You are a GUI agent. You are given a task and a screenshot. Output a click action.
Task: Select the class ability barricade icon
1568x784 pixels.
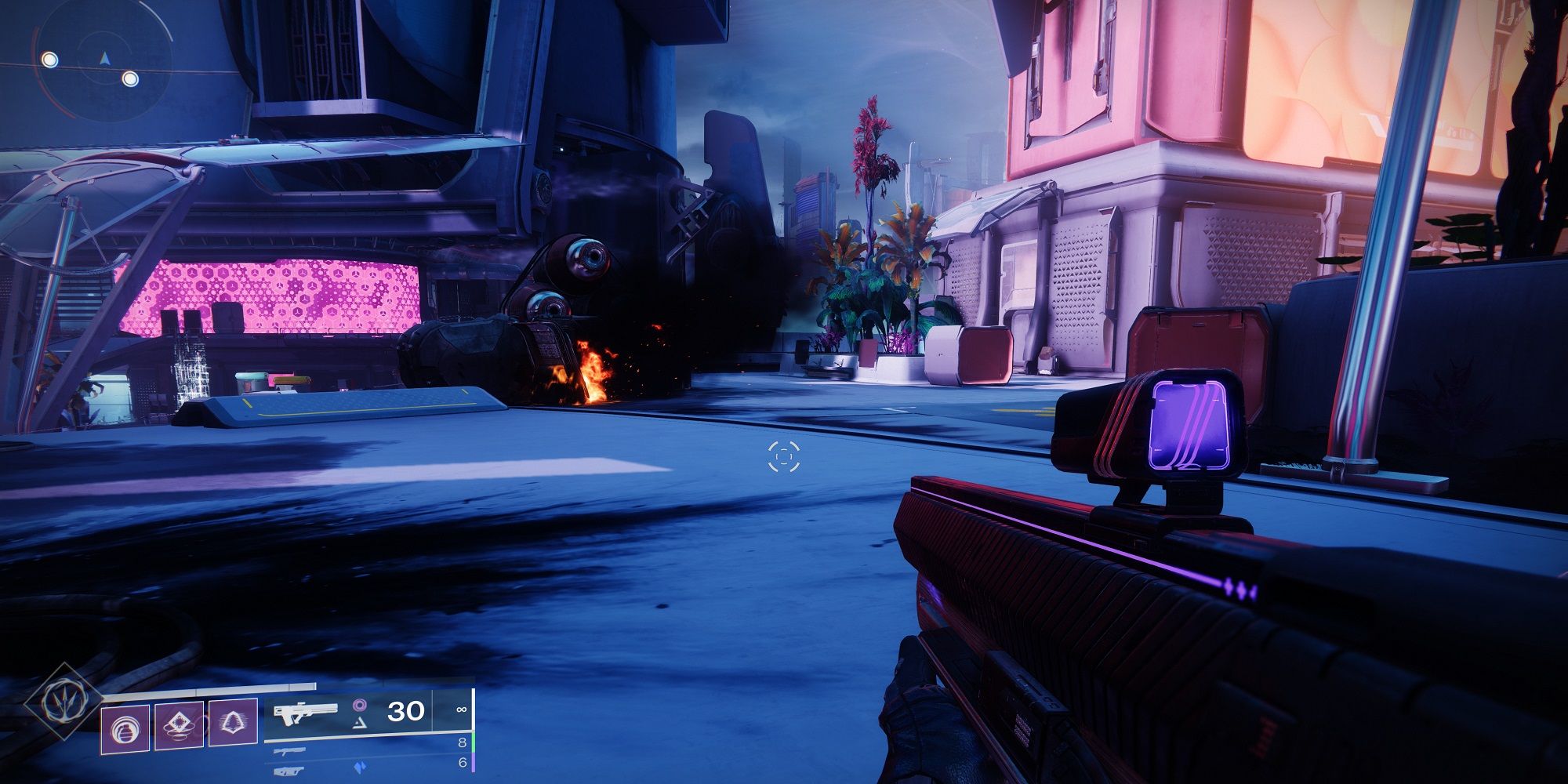pos(232,724)
